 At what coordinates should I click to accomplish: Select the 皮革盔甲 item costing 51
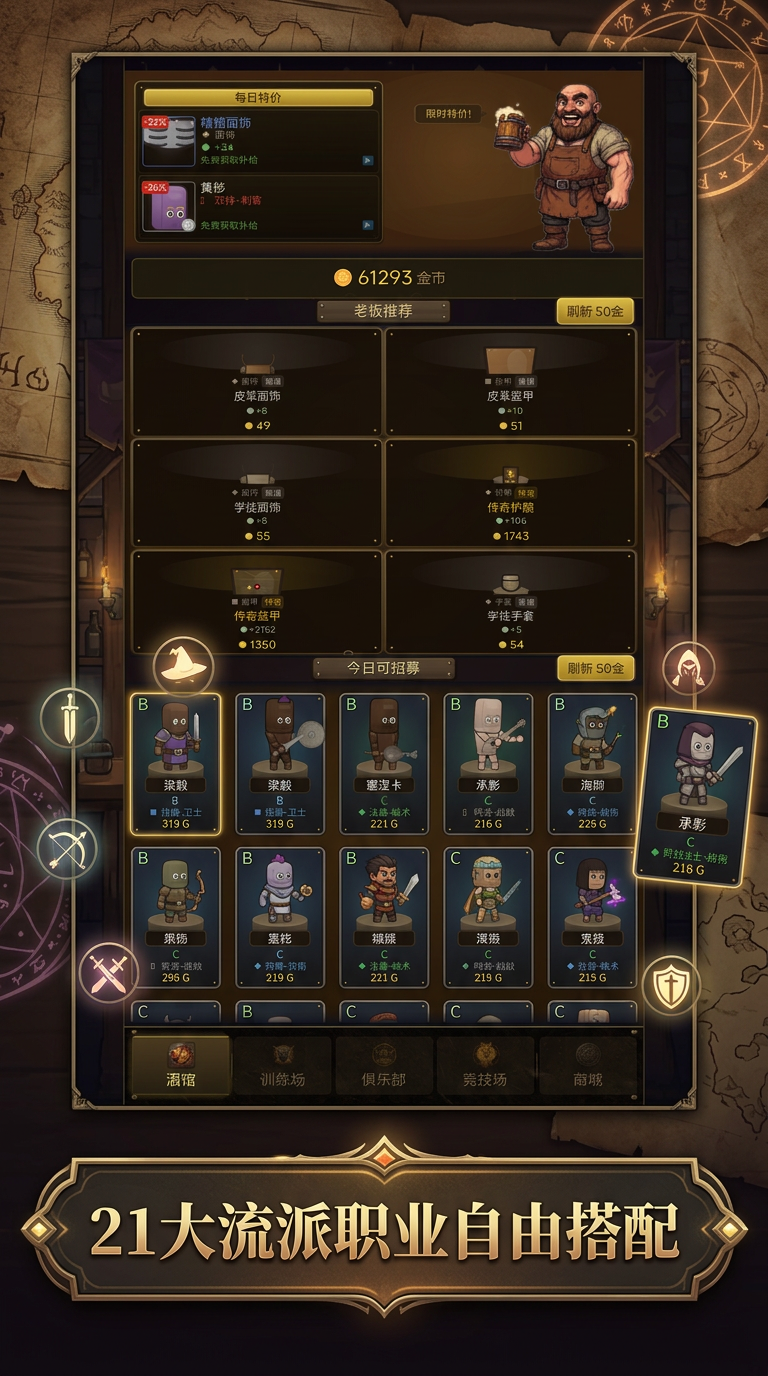[510, 381]
